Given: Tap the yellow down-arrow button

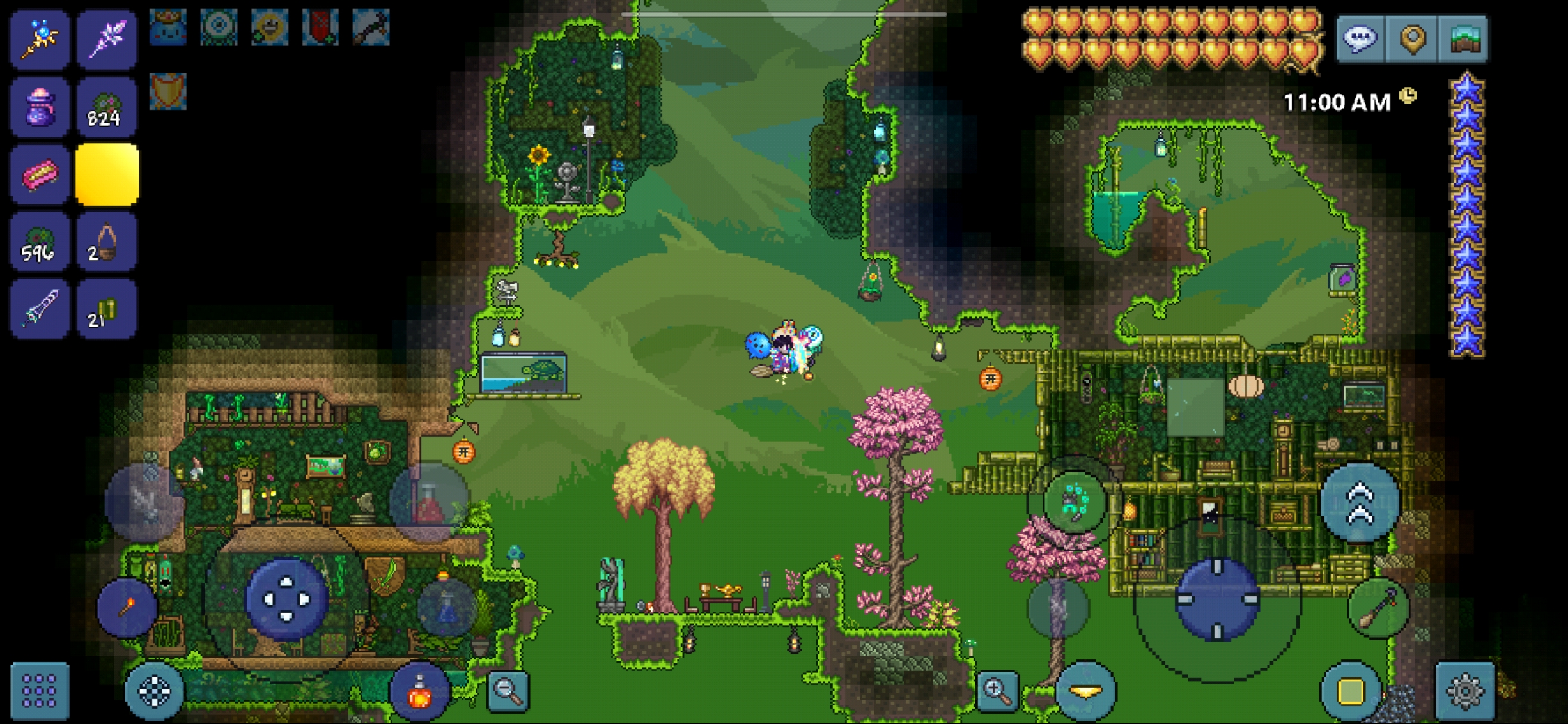Looking at the screenshot, I should pyautogui.click(x=1085, y=691).
